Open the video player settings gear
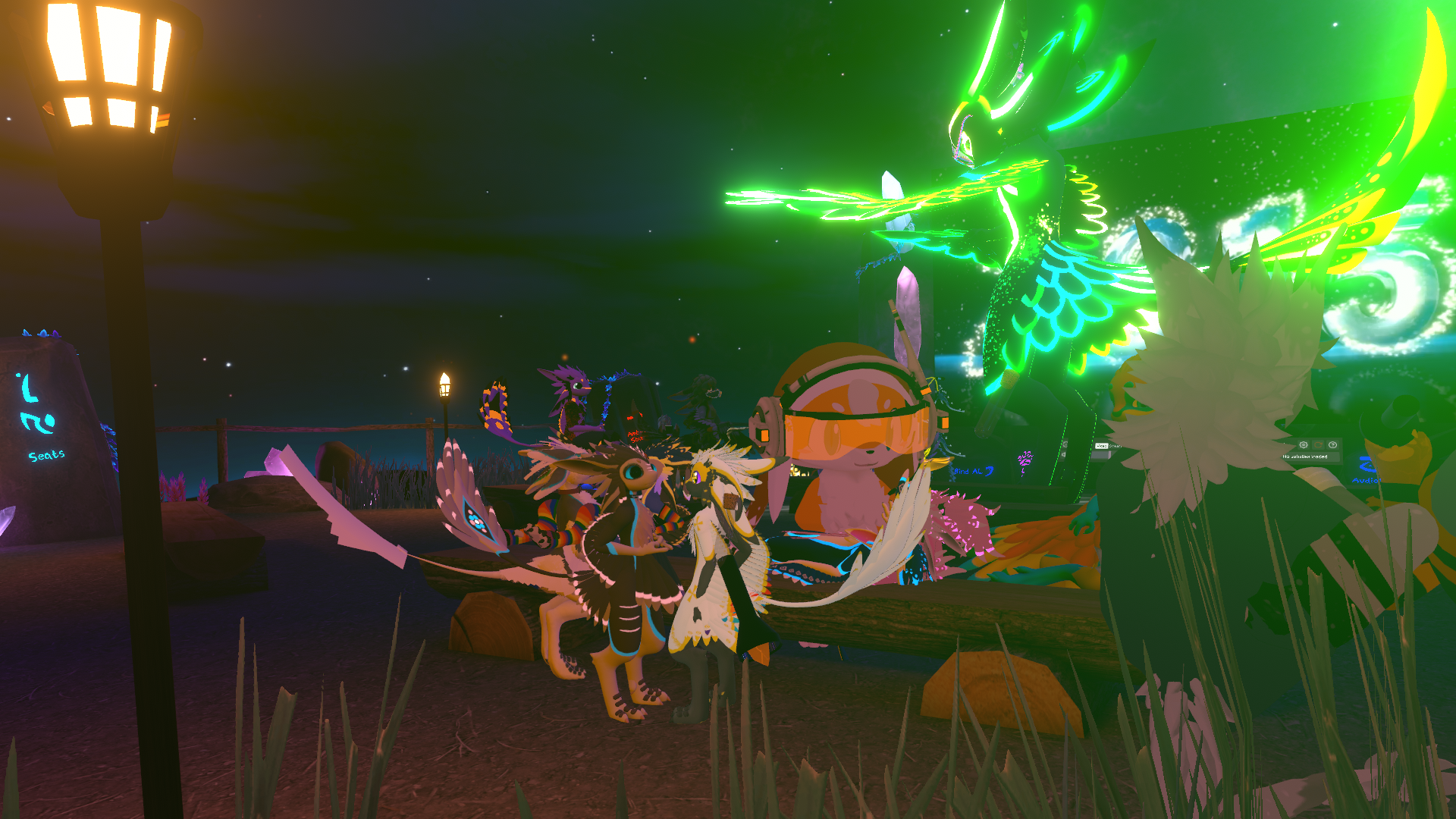The width and height of the screenshot is (1456, 819). tap(1304, 445)
